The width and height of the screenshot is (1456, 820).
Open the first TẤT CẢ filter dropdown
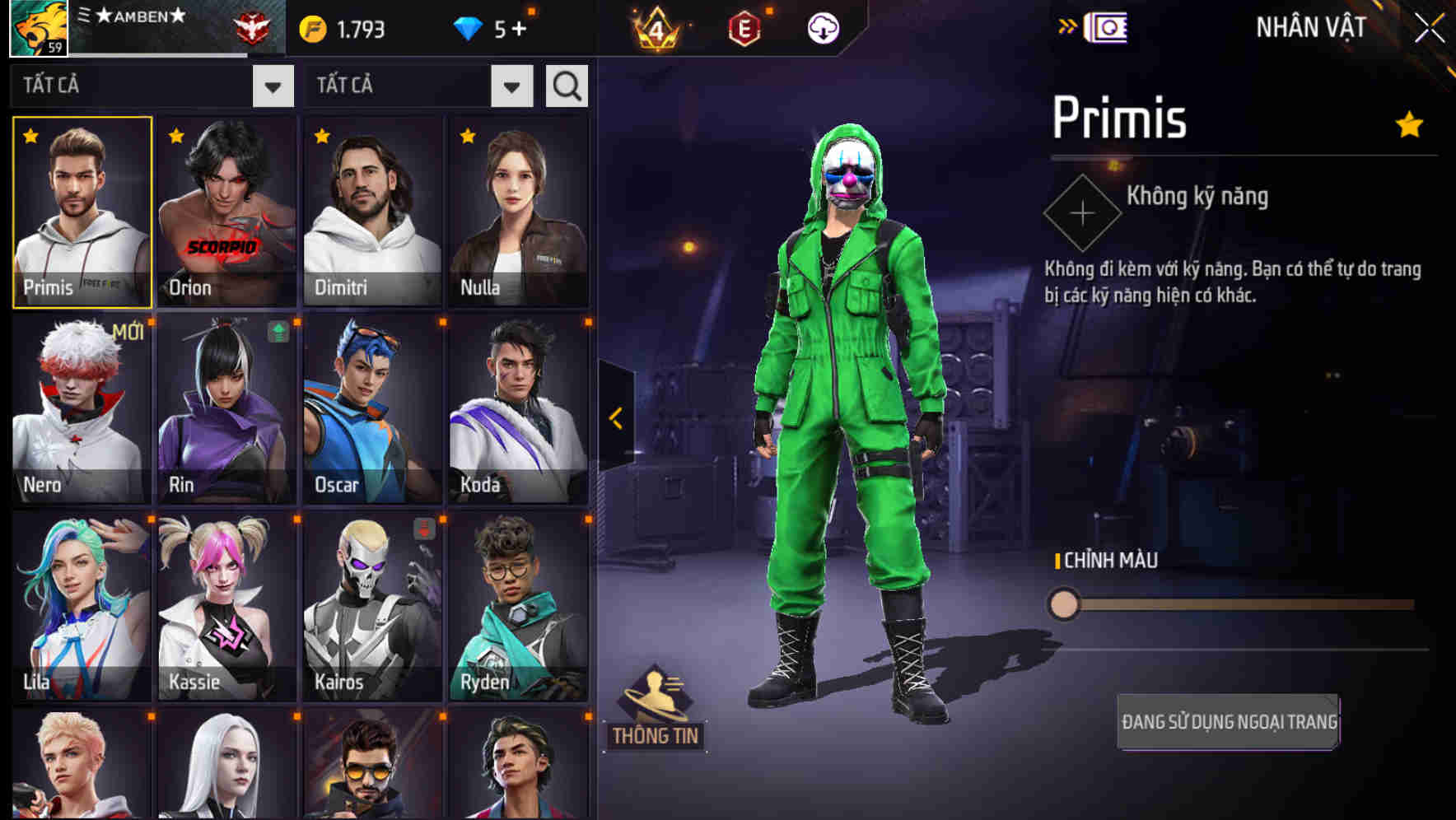pos(273,85)
